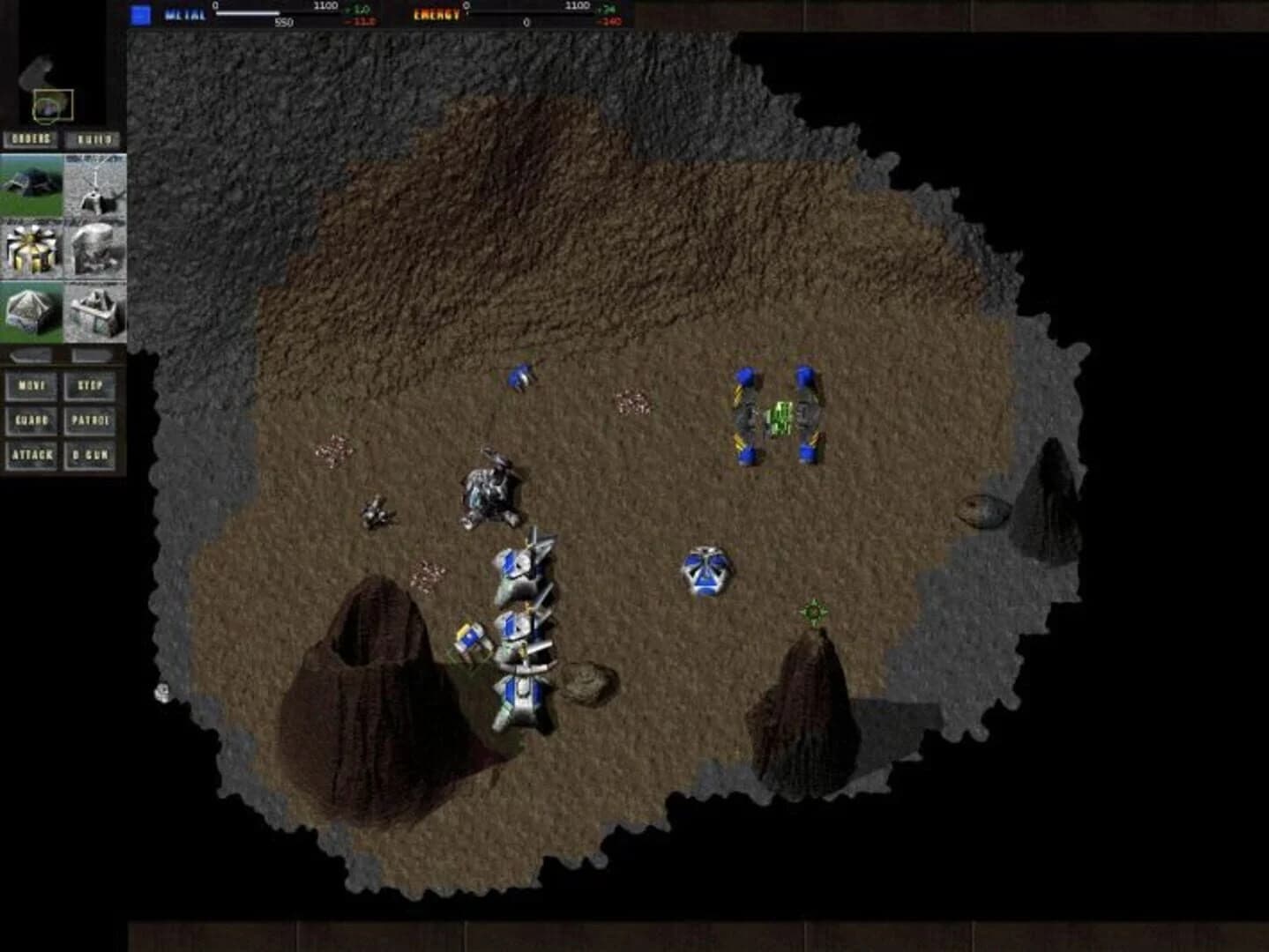Select the Metal Extractor build icon

click(93, 185)
